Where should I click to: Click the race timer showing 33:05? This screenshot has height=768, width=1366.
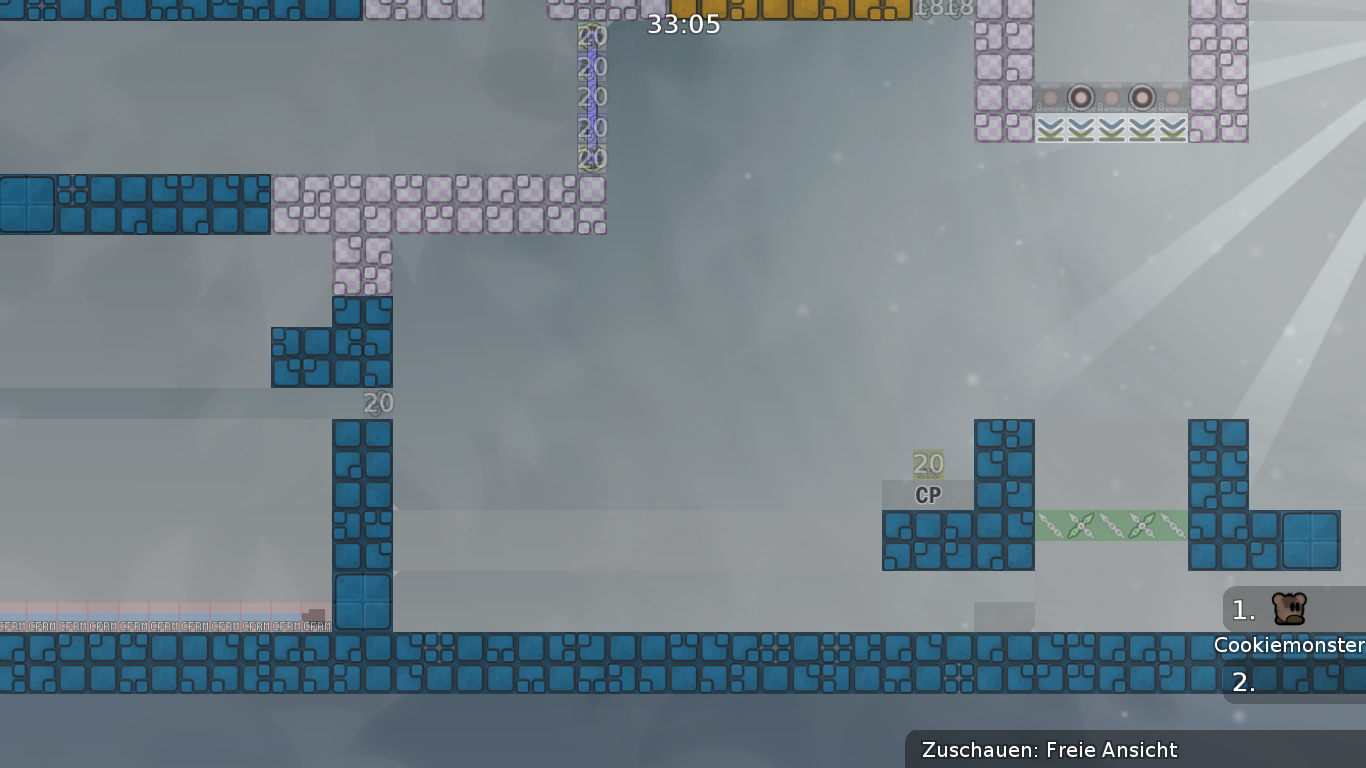(683, 24)
